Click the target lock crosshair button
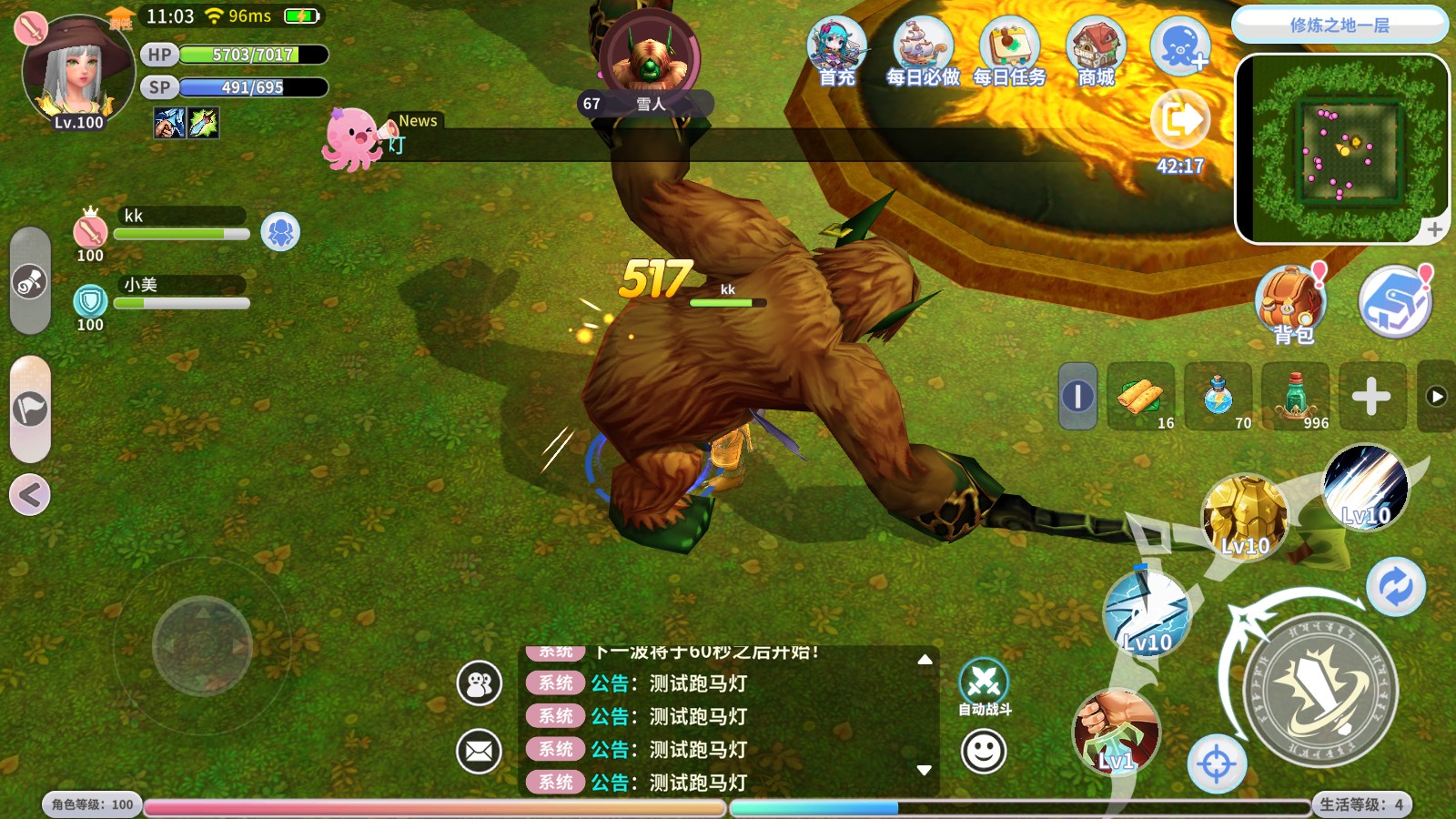 coord(1217,763)
